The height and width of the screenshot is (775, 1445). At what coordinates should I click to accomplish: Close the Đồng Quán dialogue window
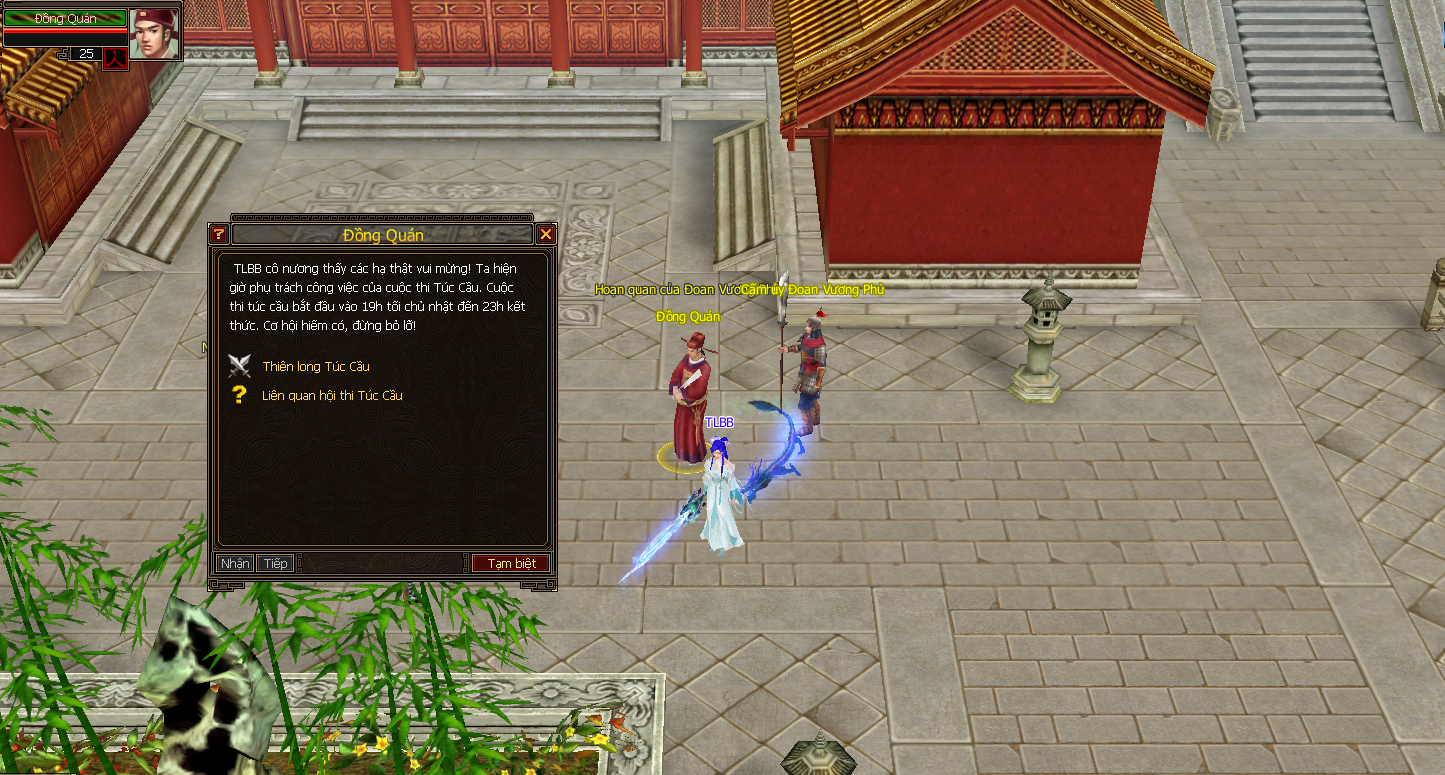546,235
